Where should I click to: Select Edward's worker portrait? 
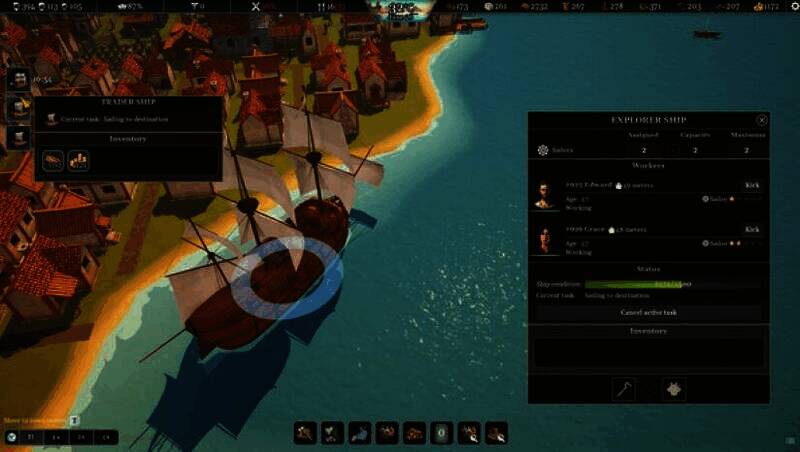pos(543,195)
